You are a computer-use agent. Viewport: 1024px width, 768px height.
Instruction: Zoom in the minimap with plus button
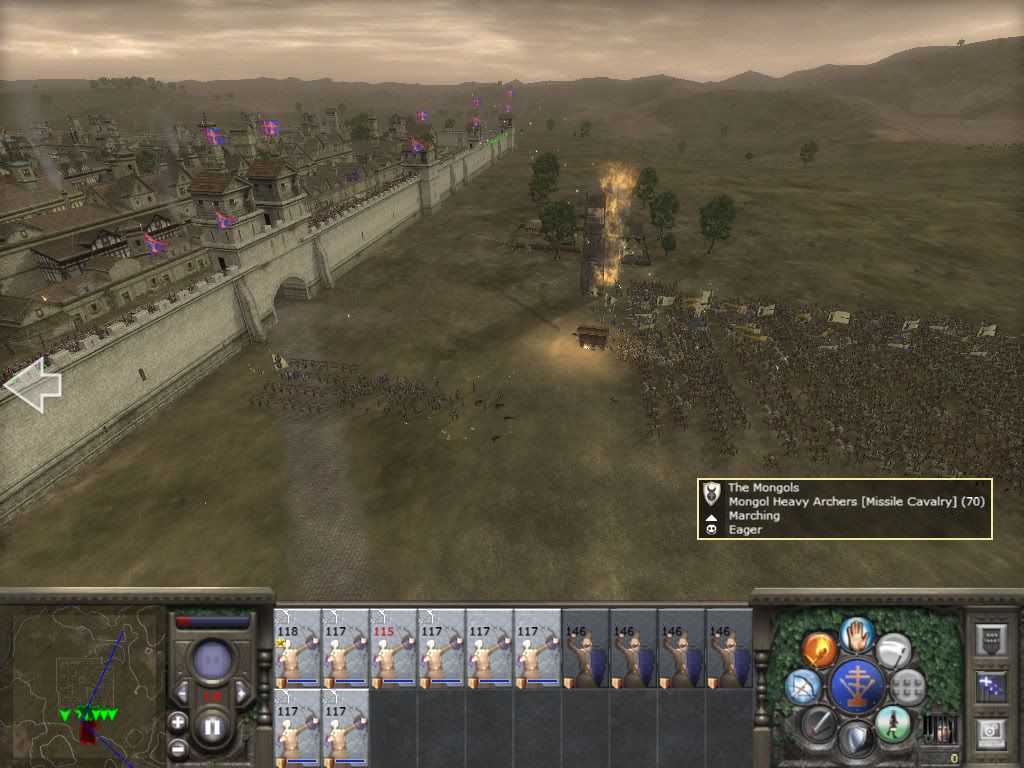pos(178,721)
